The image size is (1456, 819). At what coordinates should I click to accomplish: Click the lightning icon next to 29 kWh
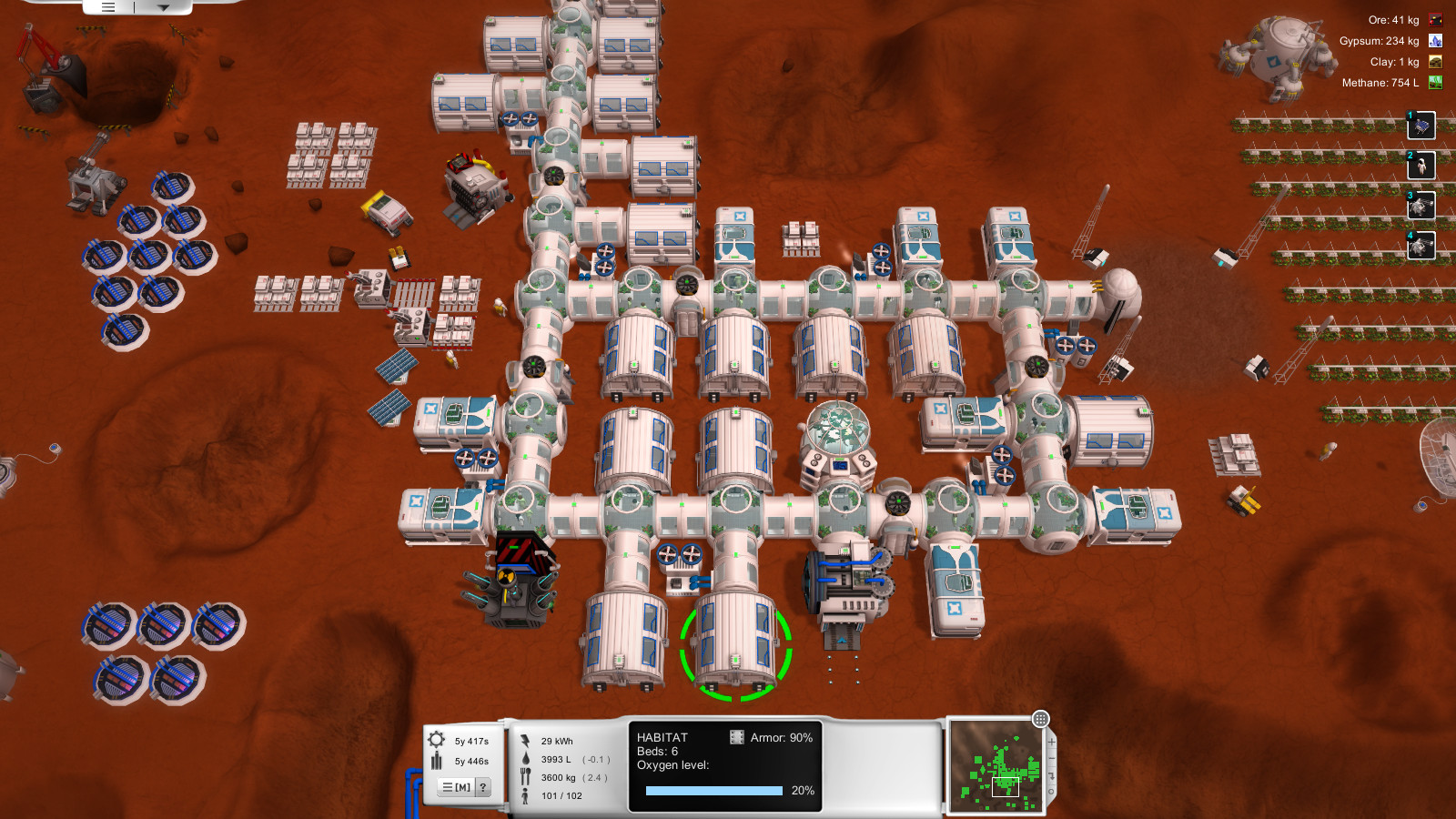click(526, 740)
